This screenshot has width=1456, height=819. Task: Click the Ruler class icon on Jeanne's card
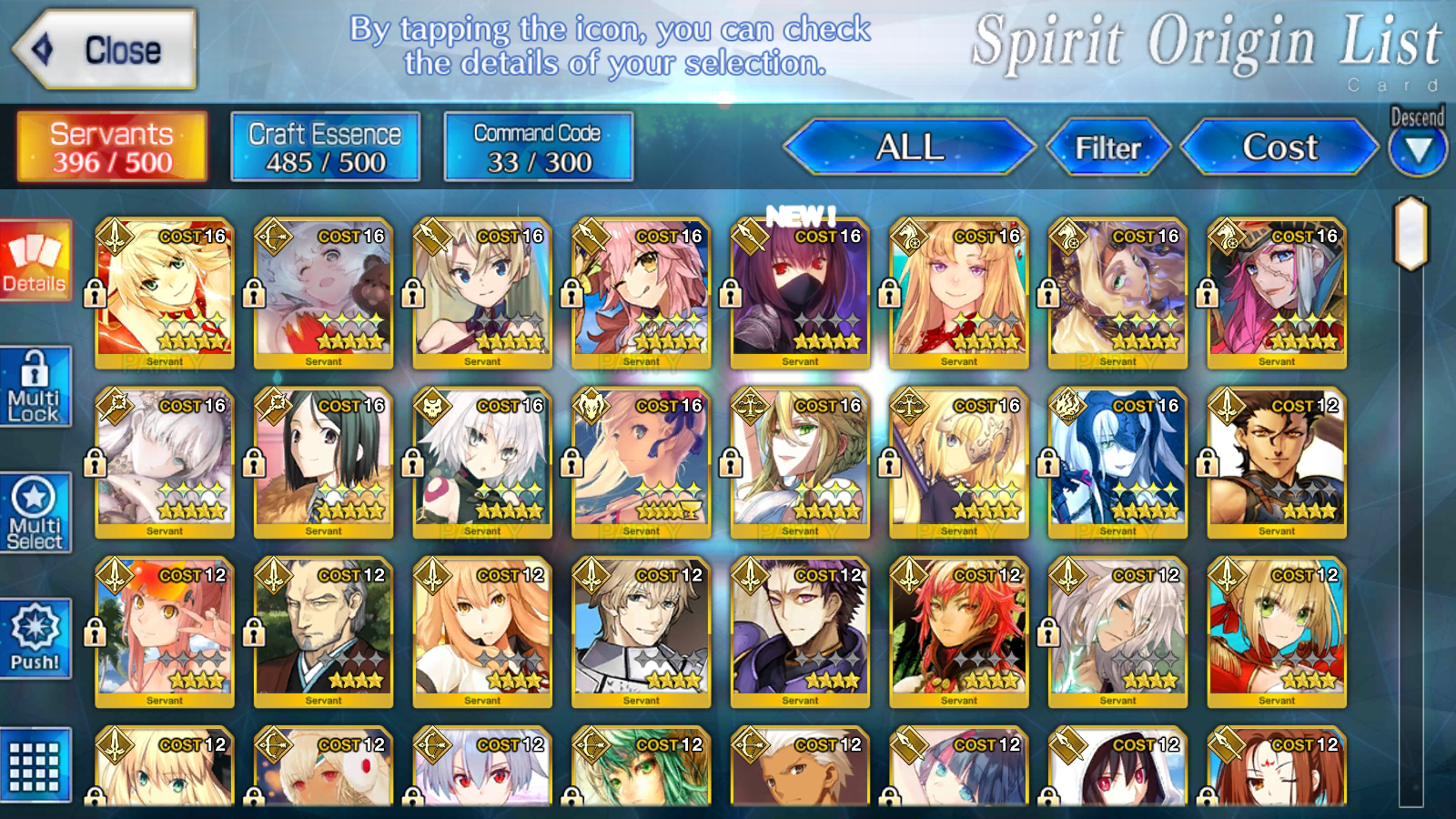pyautogui.click(x=910, y=407)
